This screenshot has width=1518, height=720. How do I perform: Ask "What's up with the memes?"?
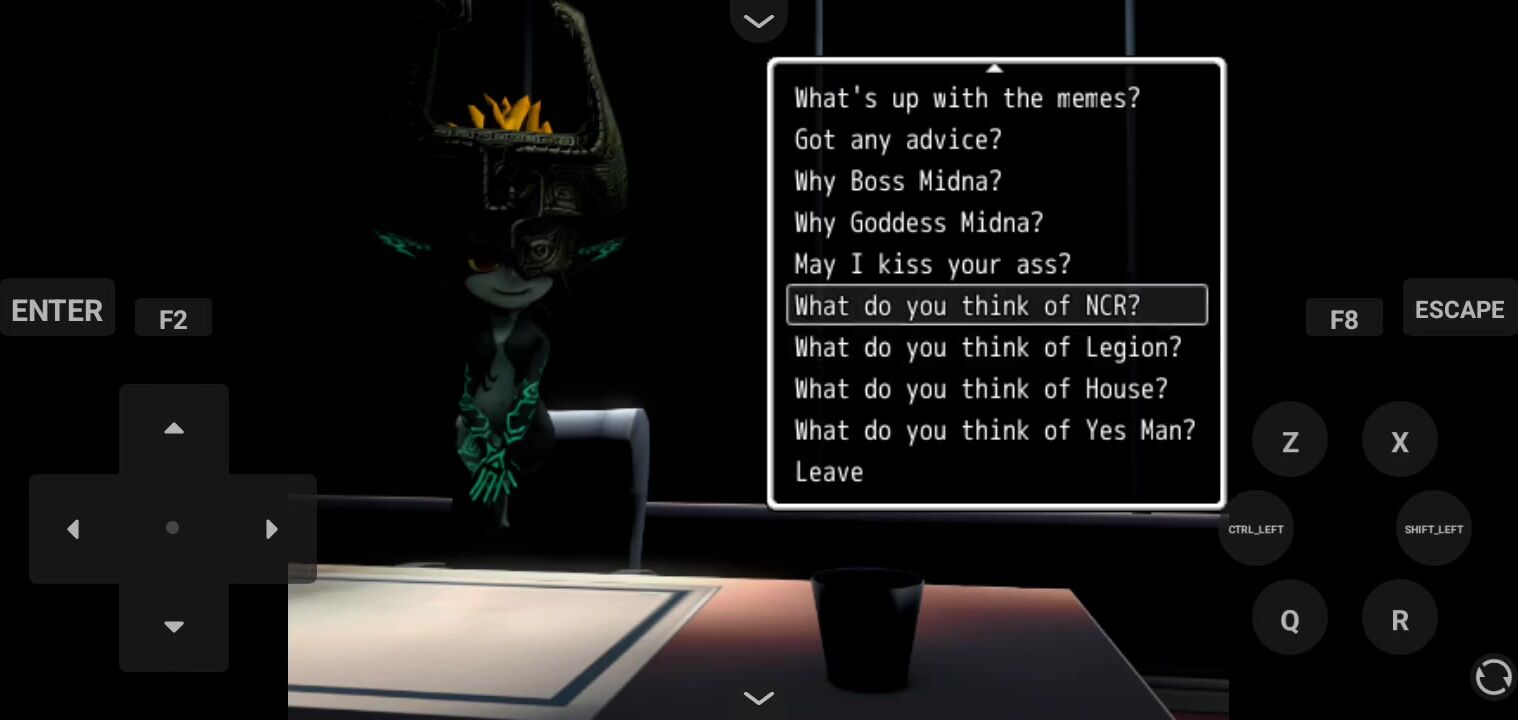(966, 98)
